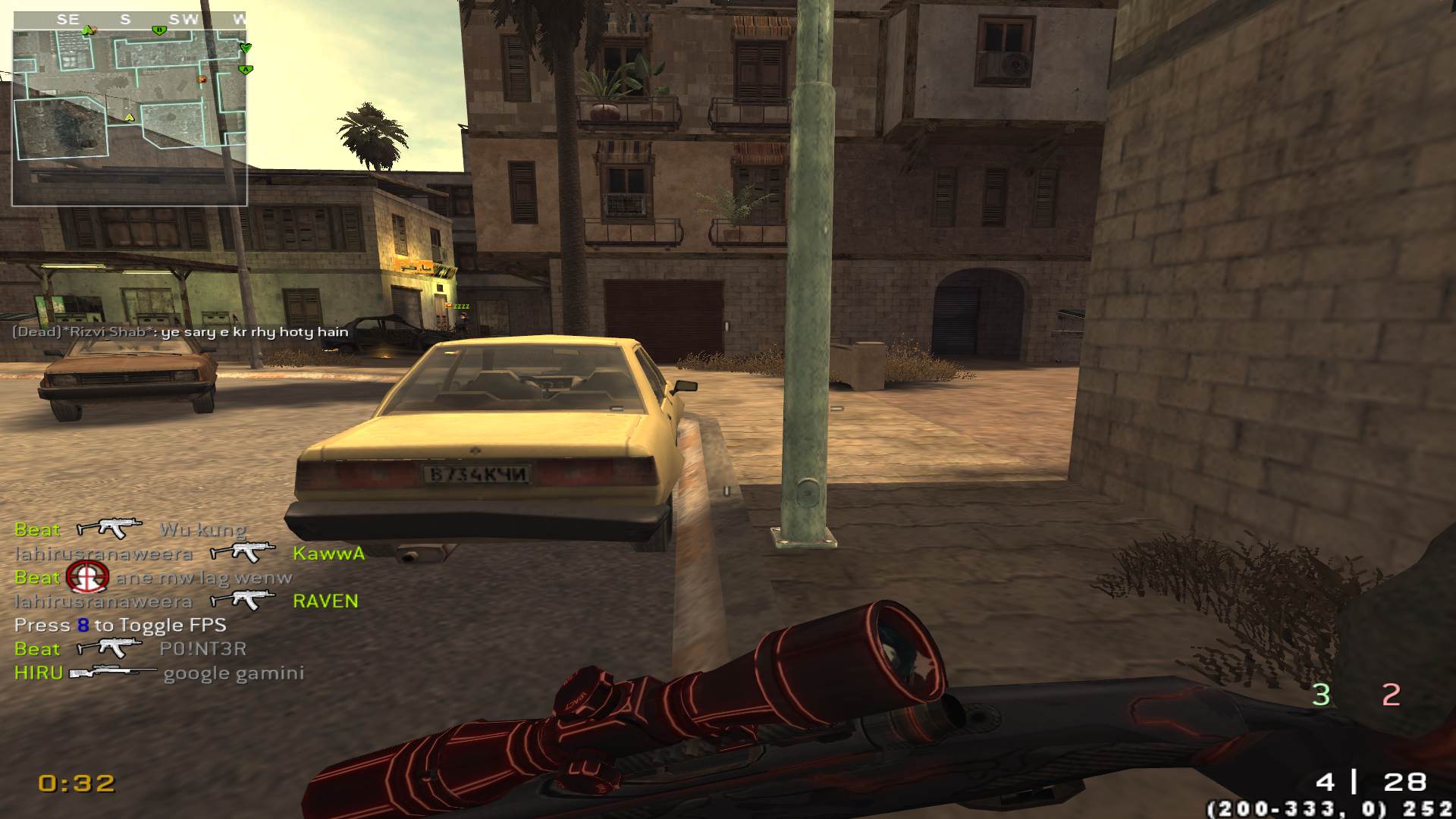Select the bomb site B marker on minimap
The width and height of the screenshot is (1456, 819).
[x=158, y=31]
